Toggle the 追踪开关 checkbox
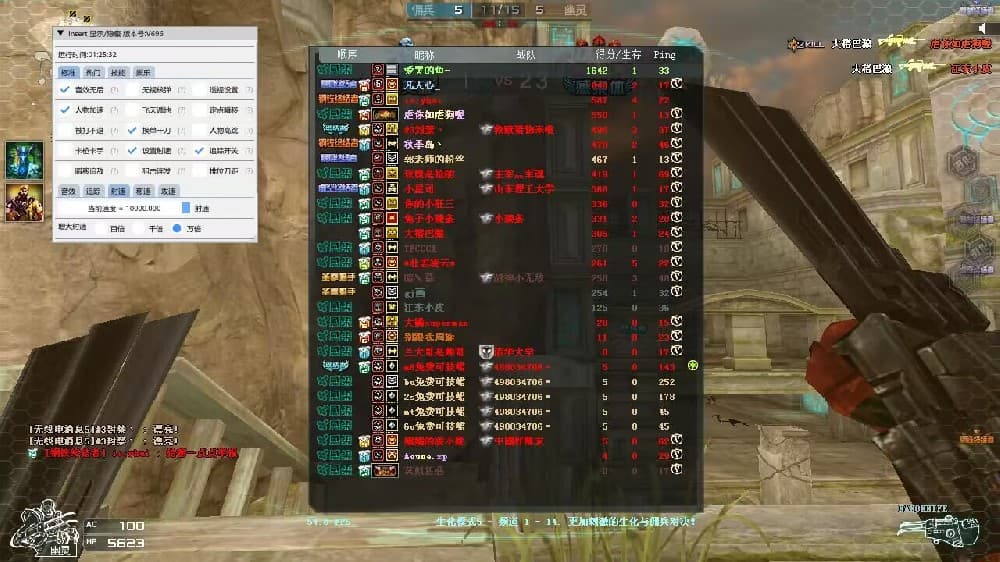Viewport: 1000px width, 562px height. click(199, 151)
